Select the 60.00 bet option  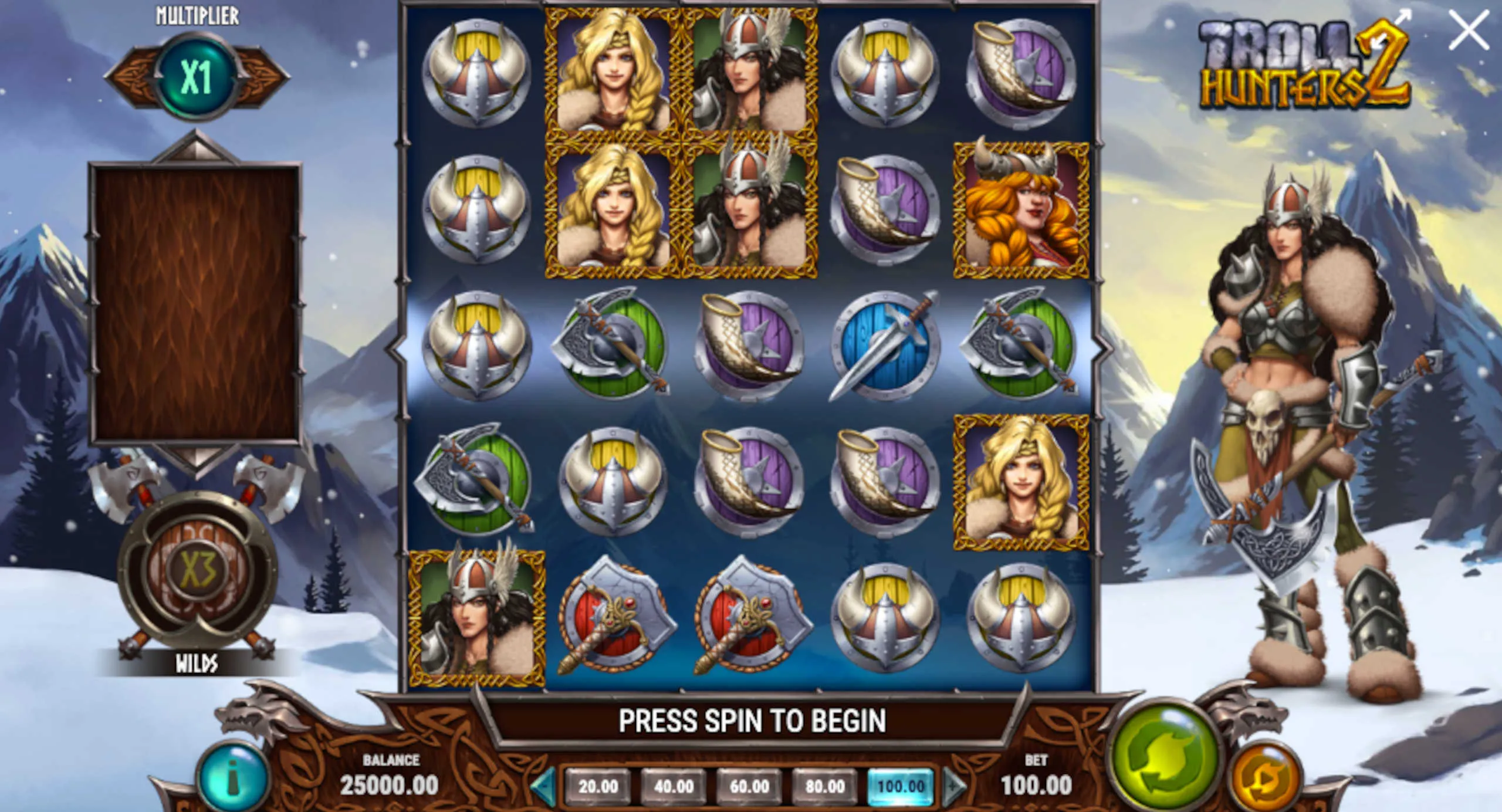(749, 786)
